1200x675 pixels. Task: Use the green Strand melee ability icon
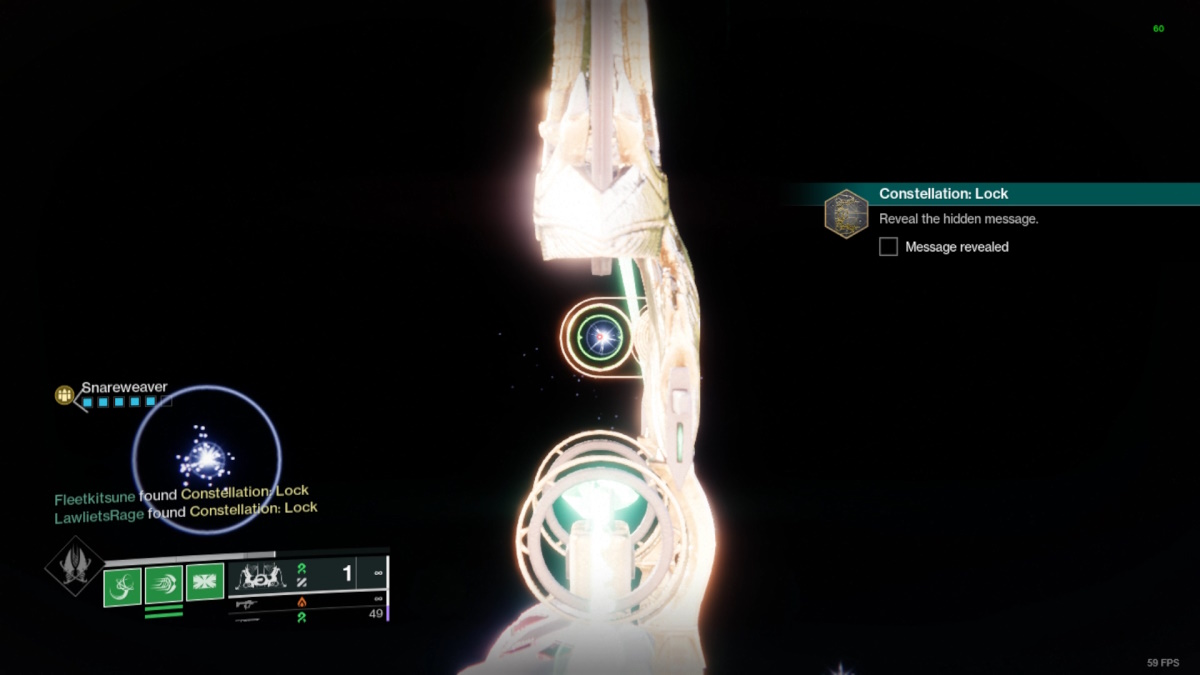163,585
